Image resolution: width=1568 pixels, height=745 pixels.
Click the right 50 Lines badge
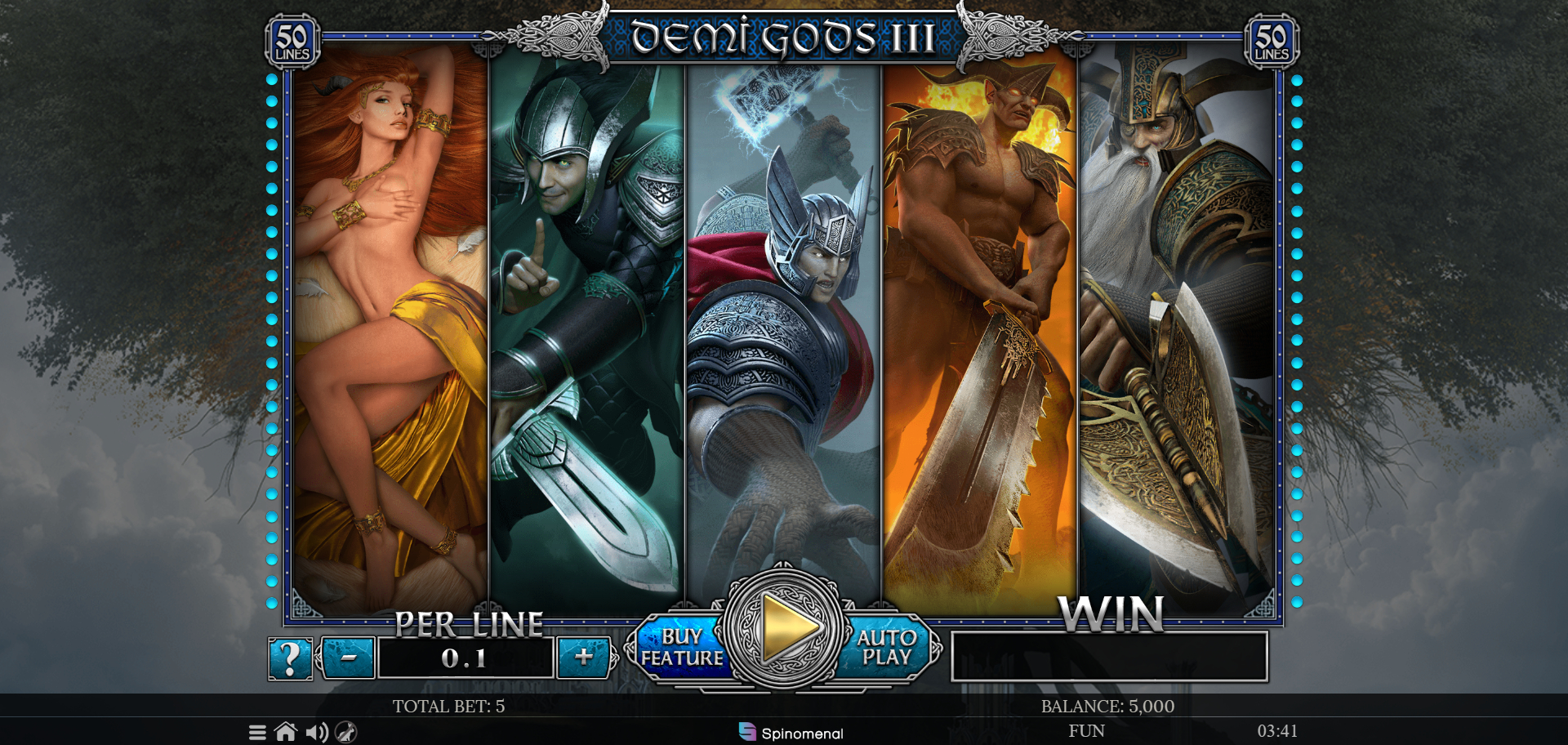pos(1271,42)
